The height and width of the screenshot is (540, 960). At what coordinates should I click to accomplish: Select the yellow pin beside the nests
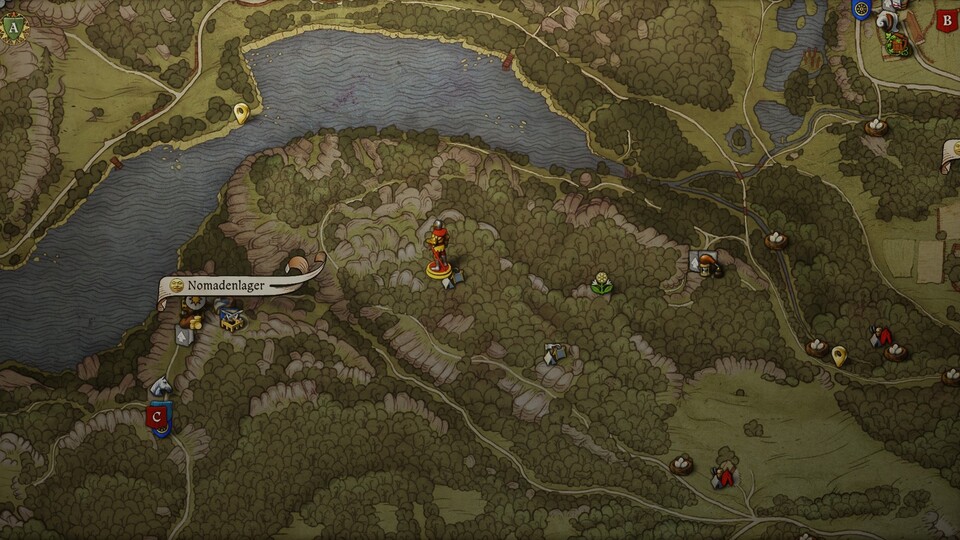pyautogui.click(x=839, y=355)
